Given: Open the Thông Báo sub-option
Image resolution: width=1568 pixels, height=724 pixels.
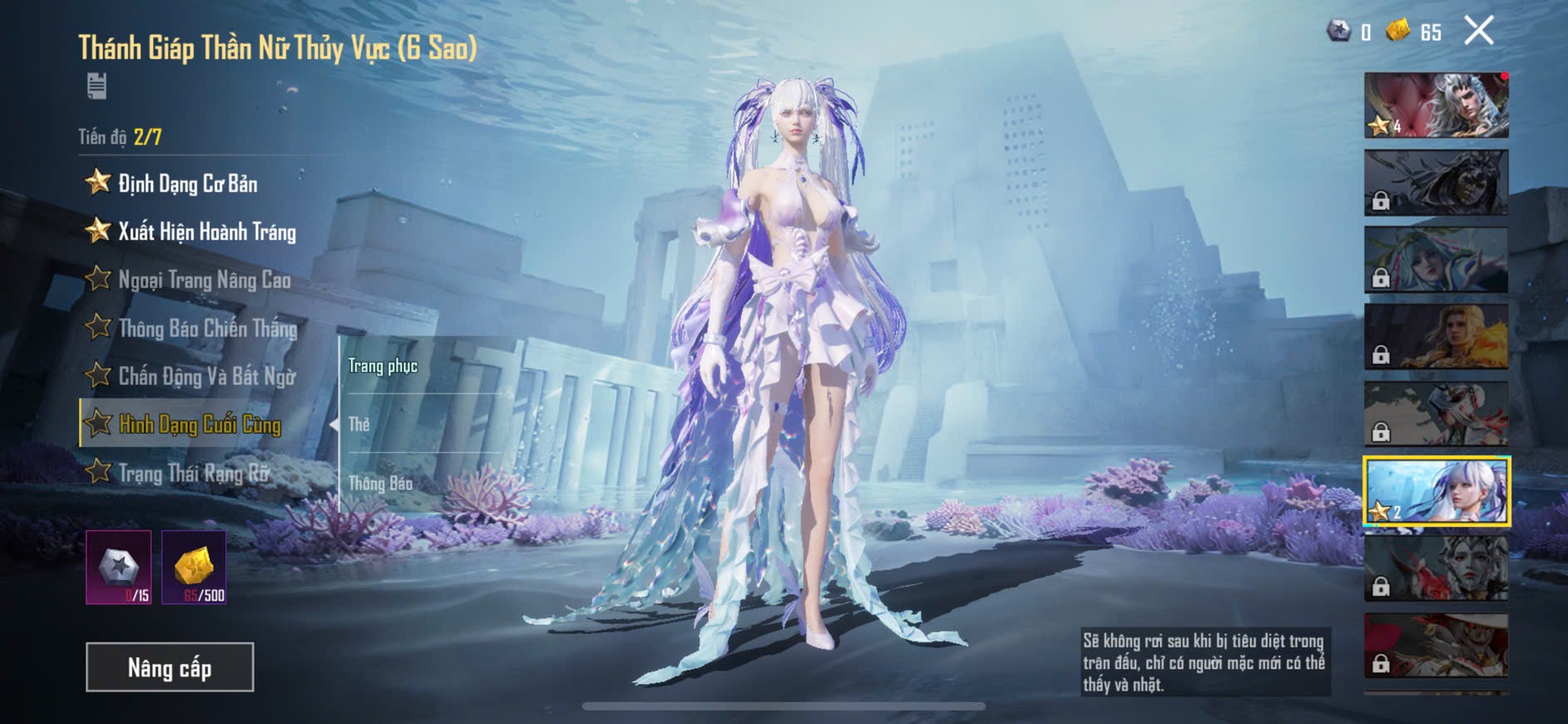Looking at the screenshot, I should coord(380,483).
